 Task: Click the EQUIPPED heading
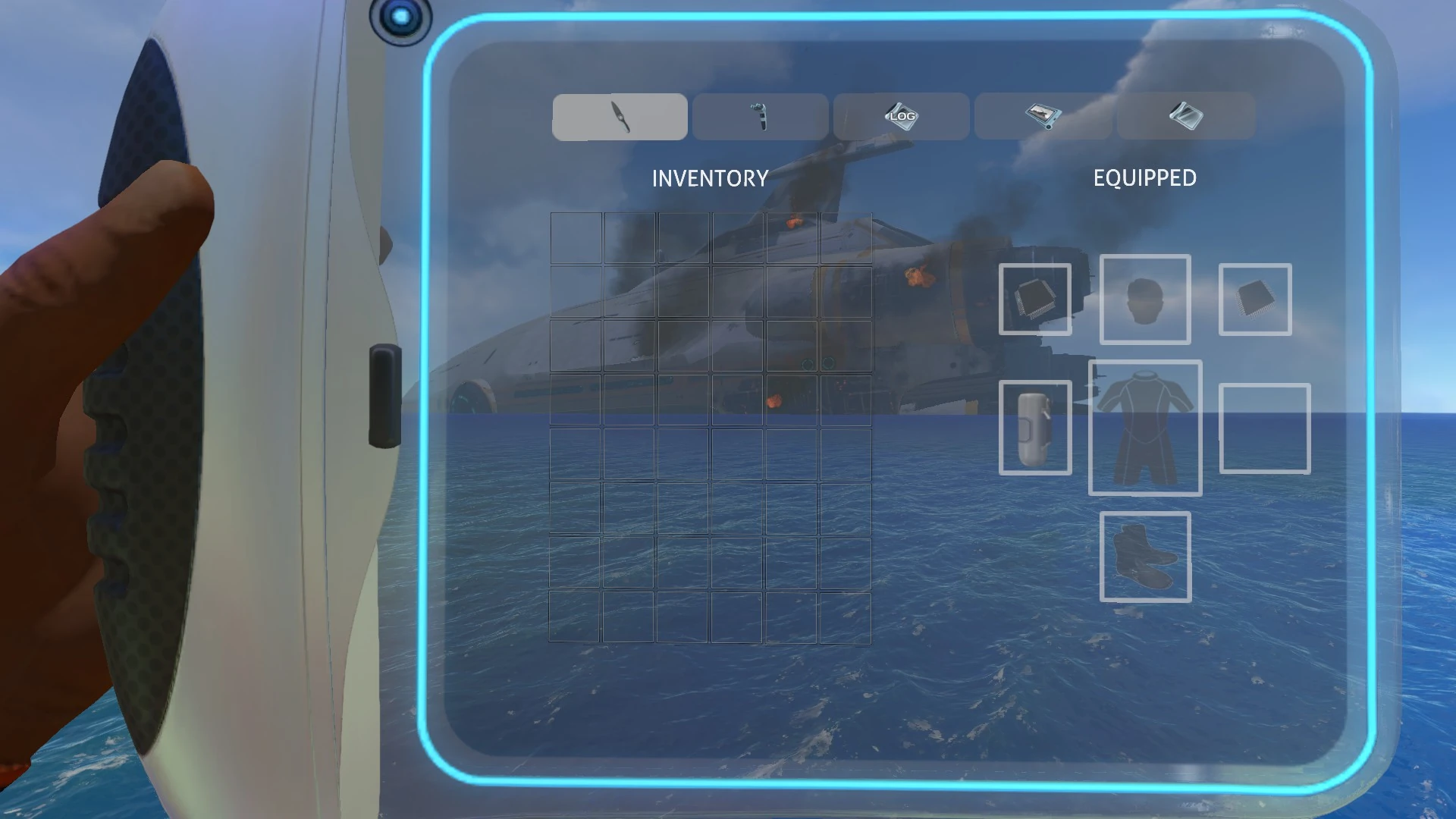pos(1144,177)
